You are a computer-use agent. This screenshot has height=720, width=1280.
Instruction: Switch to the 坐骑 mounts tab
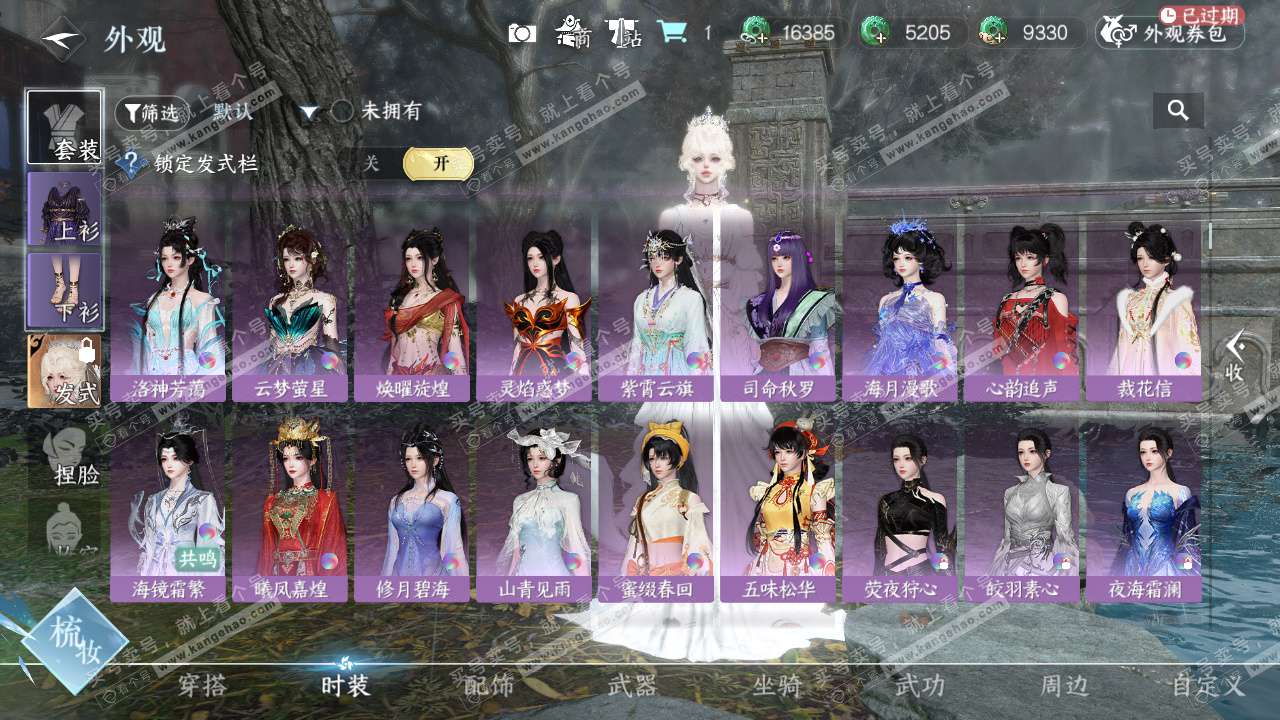pyautogui.click(x=777, y=686)
